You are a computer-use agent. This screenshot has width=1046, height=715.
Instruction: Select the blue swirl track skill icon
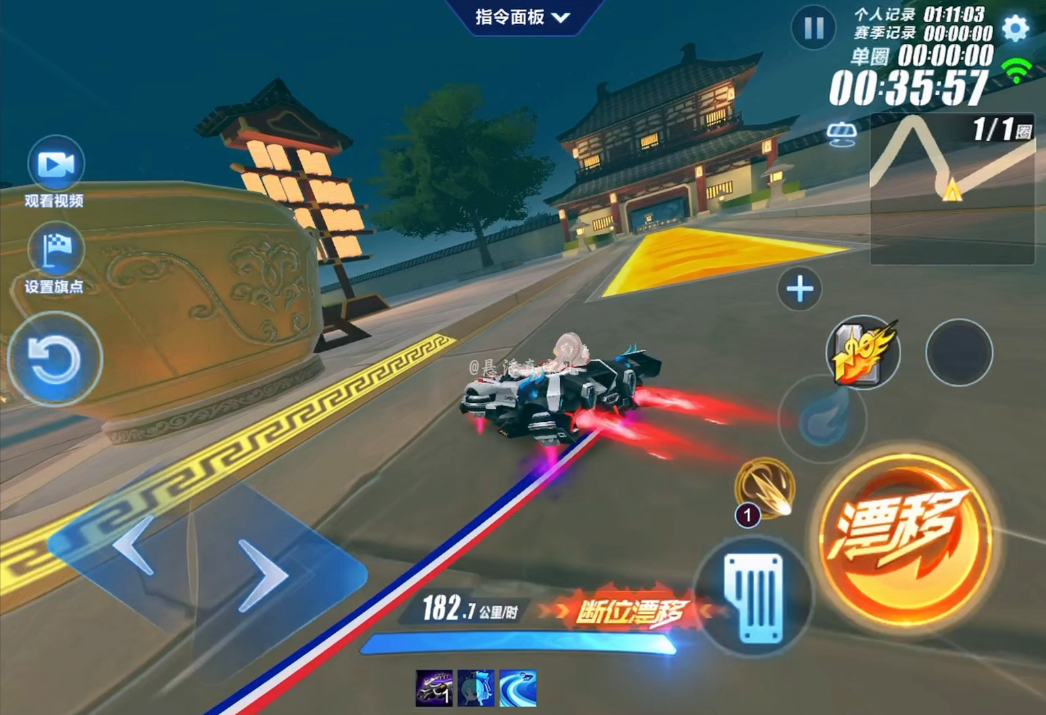(518, 688)
